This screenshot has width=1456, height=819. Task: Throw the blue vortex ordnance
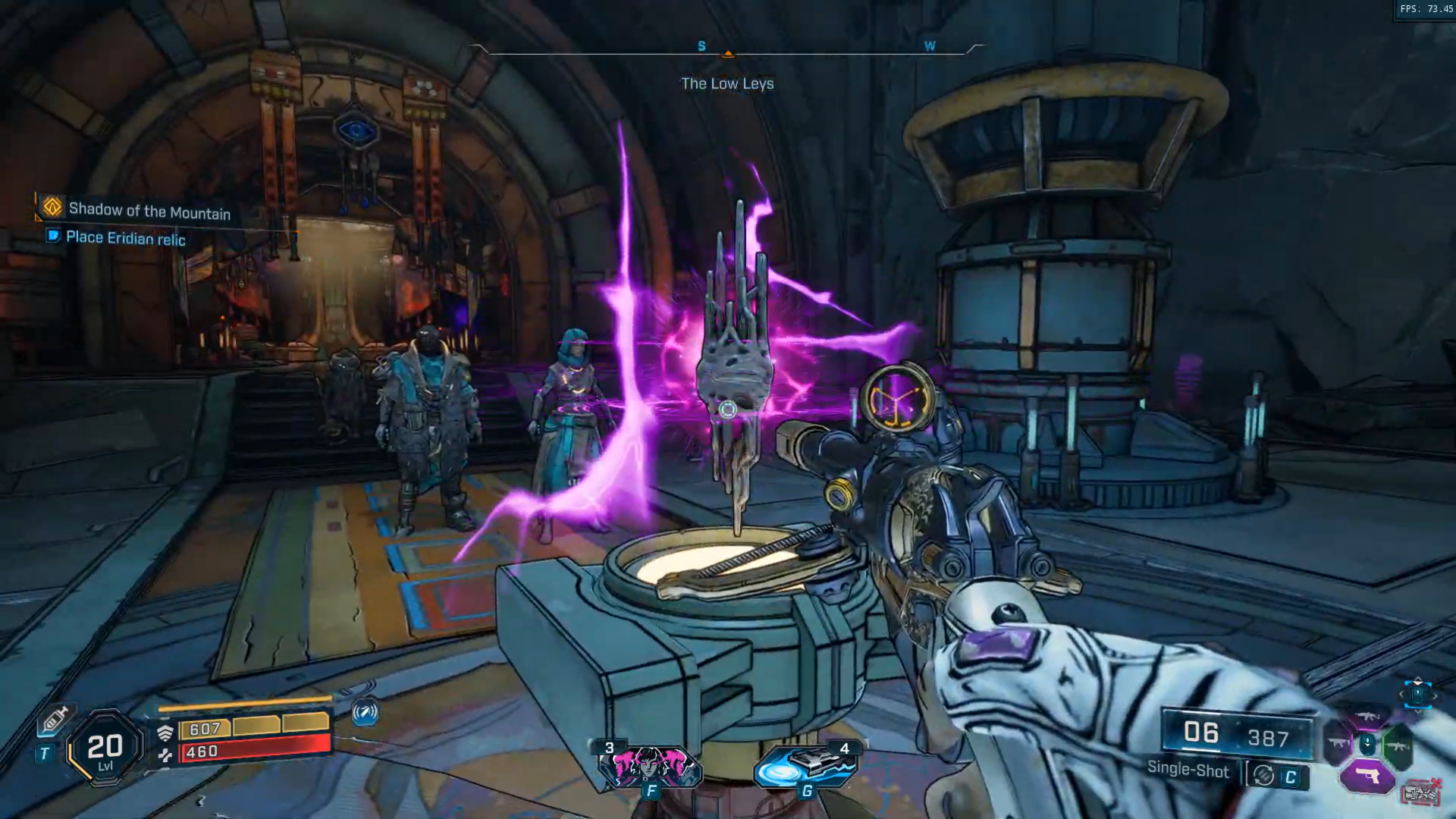click(x=806, y=766)
